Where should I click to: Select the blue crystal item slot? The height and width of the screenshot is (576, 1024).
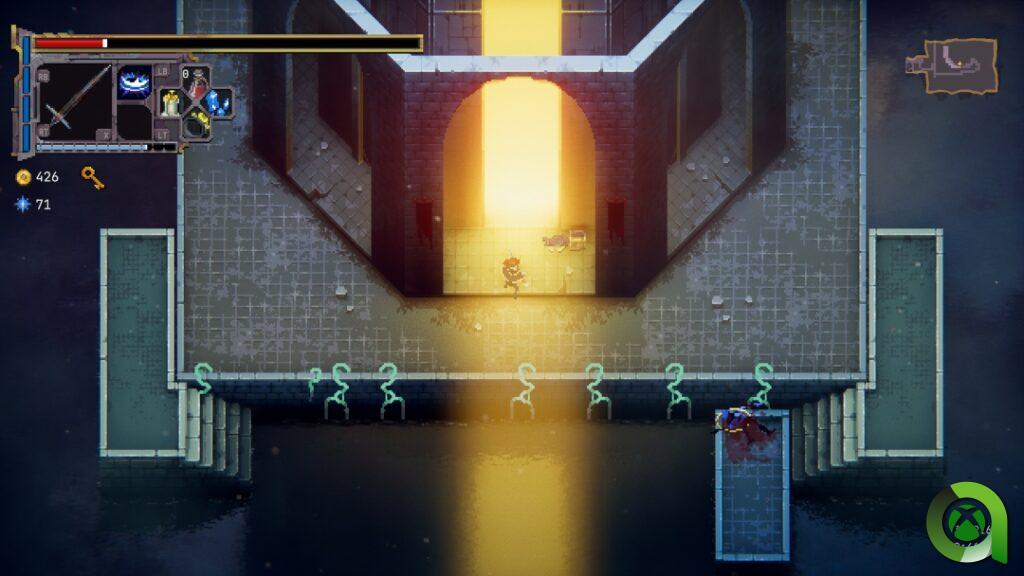(x=219, y=101)
